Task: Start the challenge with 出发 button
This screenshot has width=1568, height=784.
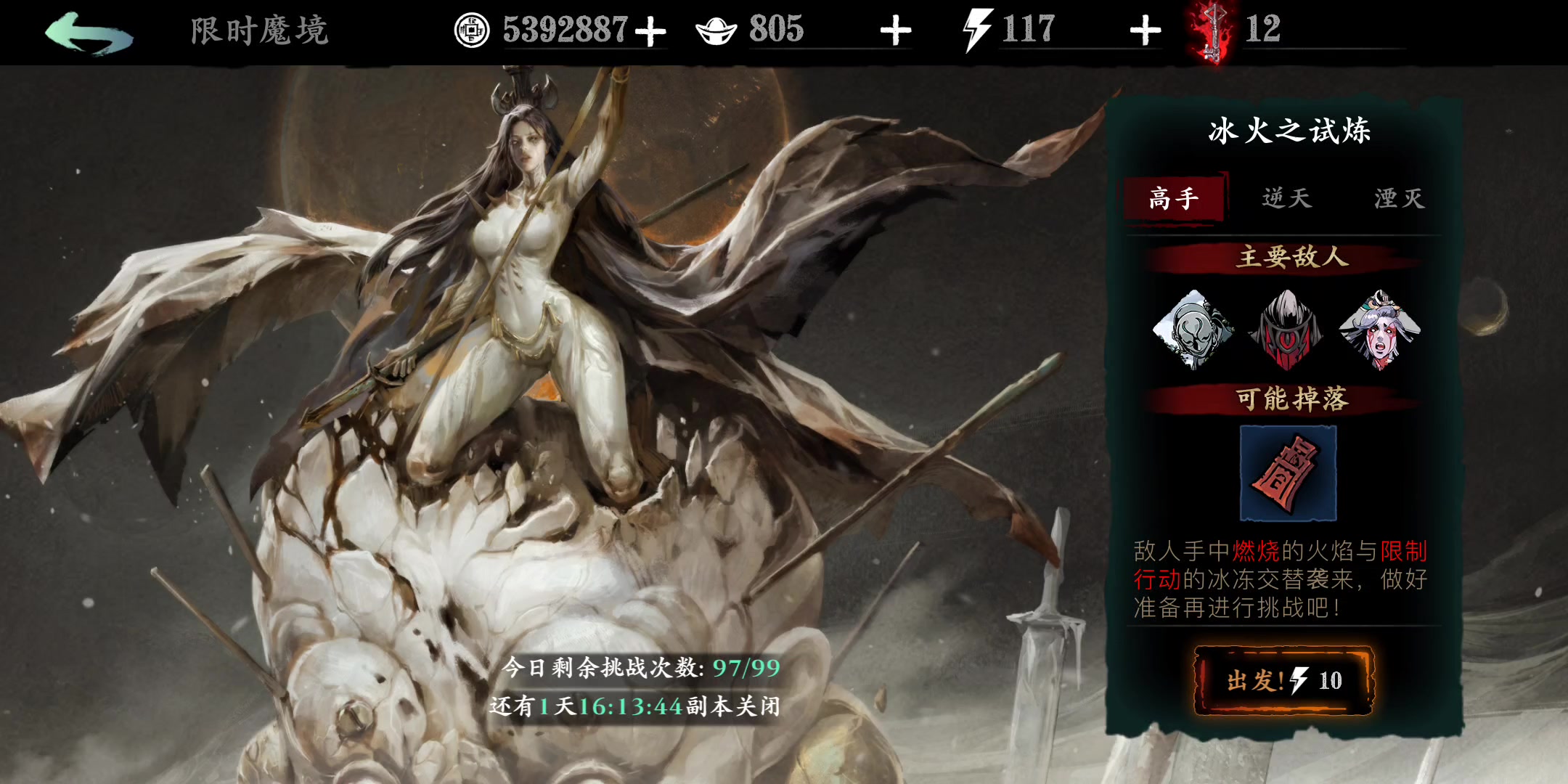Action: [1283, 680]
